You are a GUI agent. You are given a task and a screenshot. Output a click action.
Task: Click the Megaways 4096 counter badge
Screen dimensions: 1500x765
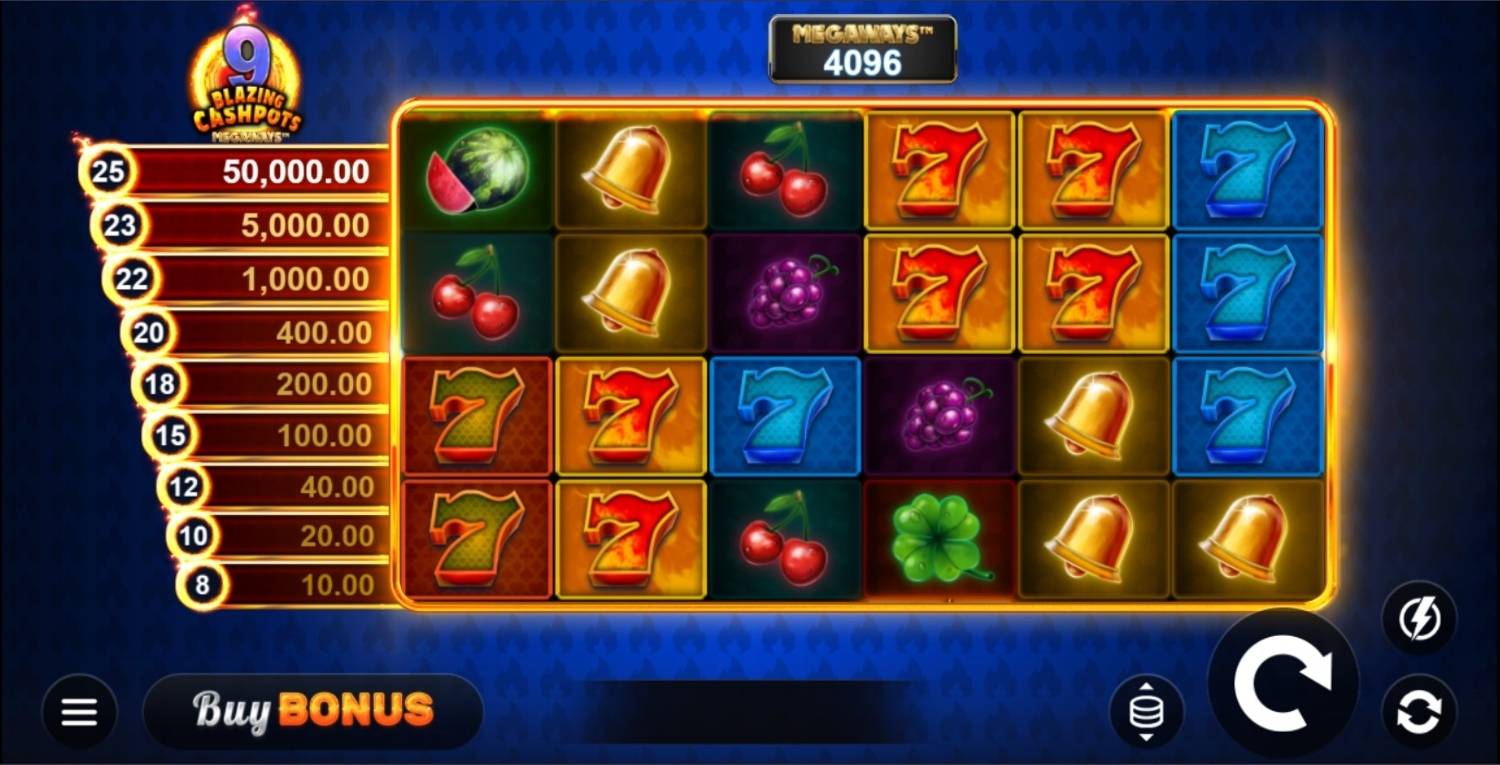pyautogui.click(x=862, y=47)
